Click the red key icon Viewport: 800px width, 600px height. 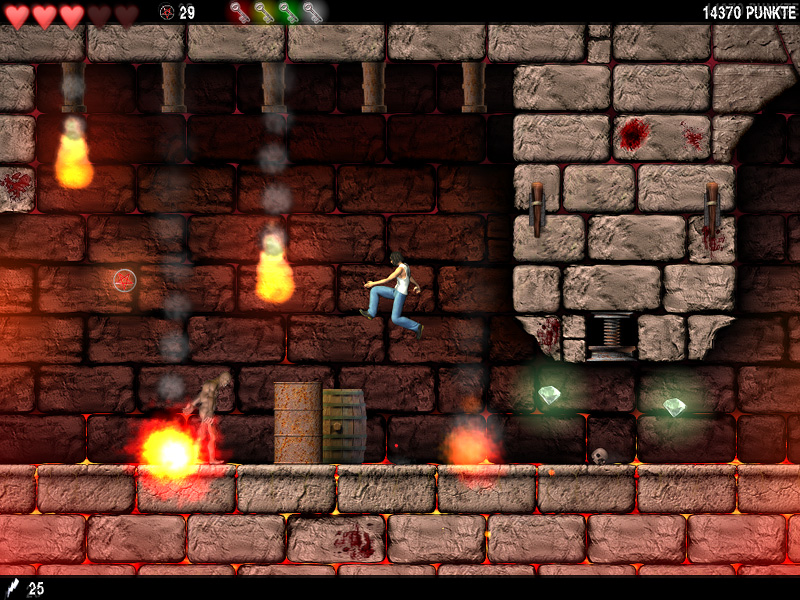click(239, 12)
